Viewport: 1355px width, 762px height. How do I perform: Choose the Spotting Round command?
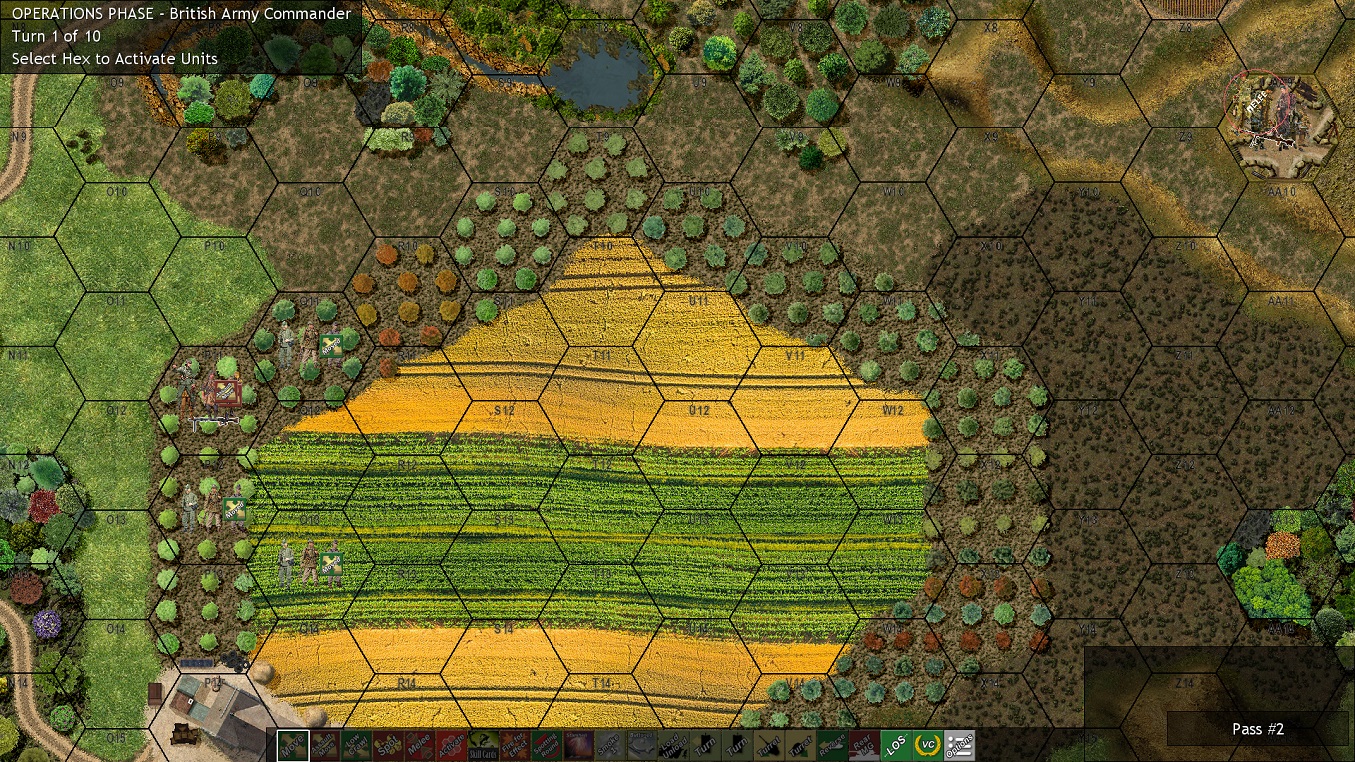546,745
